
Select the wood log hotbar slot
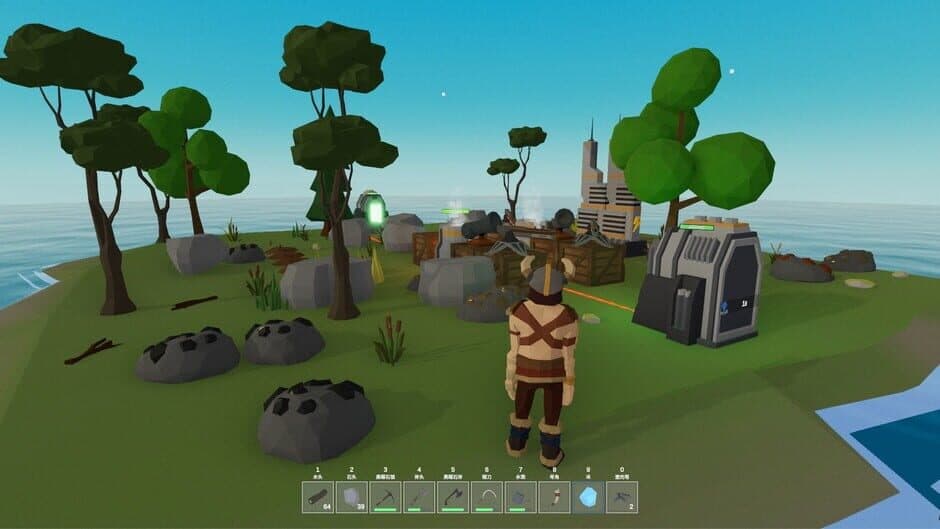coord(318,497)
